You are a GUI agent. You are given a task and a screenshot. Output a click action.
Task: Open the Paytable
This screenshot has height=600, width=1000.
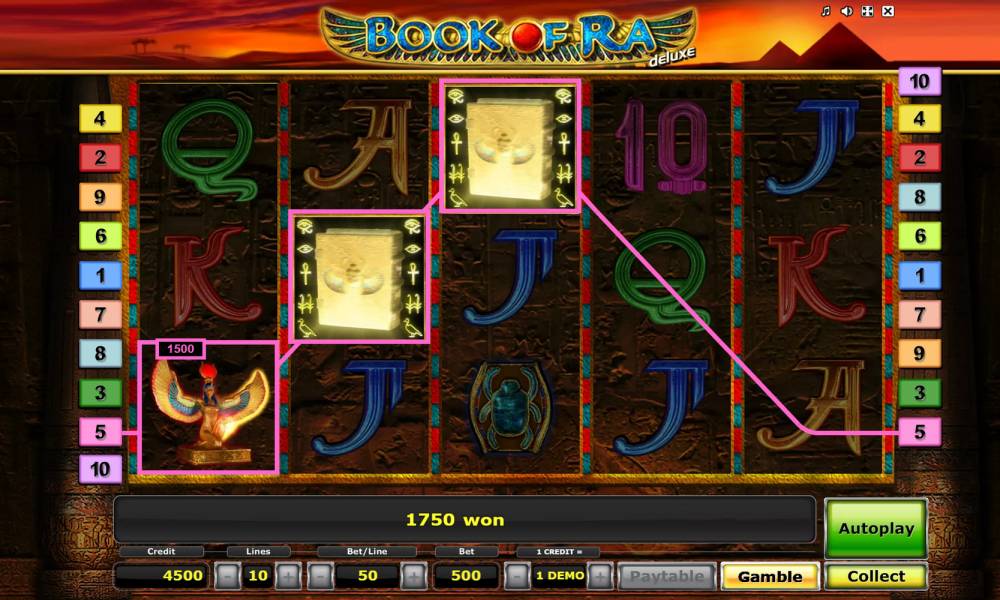point(666,576)
